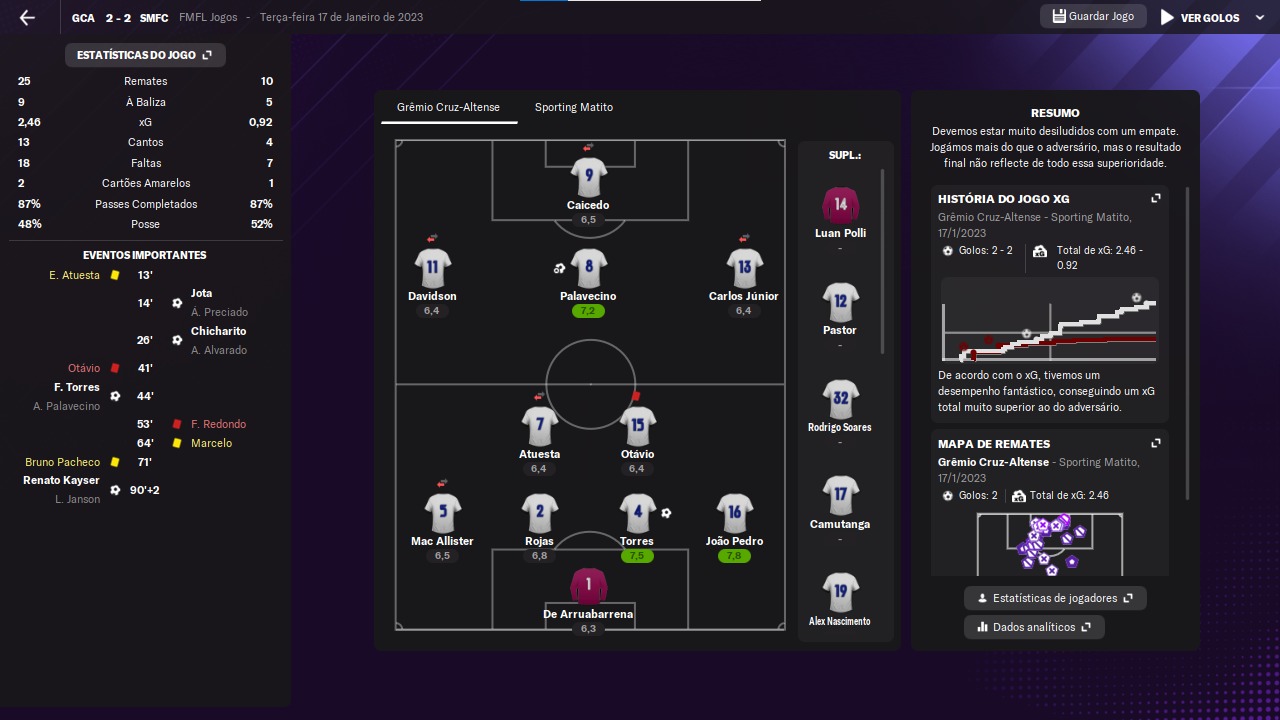This screenshot has width=1280, height=720.
Task: Choose substitute Camutanga
Action: coord(840,496)
